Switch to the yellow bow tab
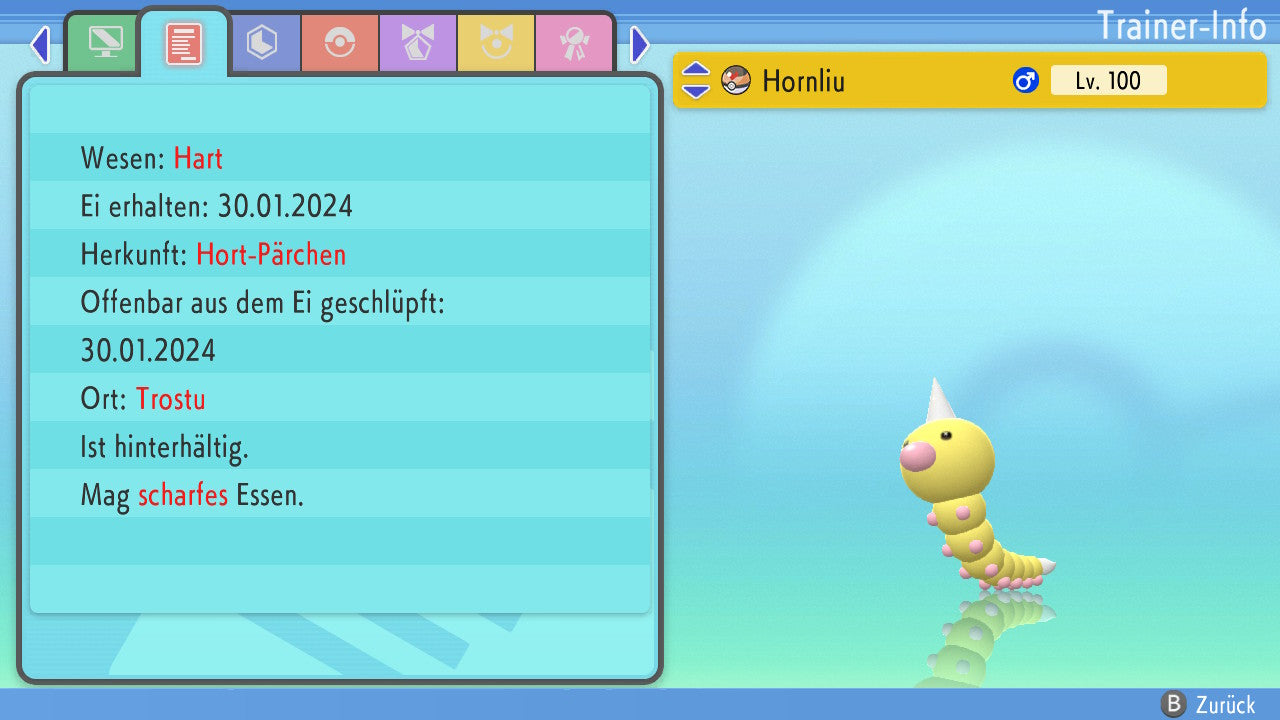This screenshot has height=720, width=1280. click(496, 43)
